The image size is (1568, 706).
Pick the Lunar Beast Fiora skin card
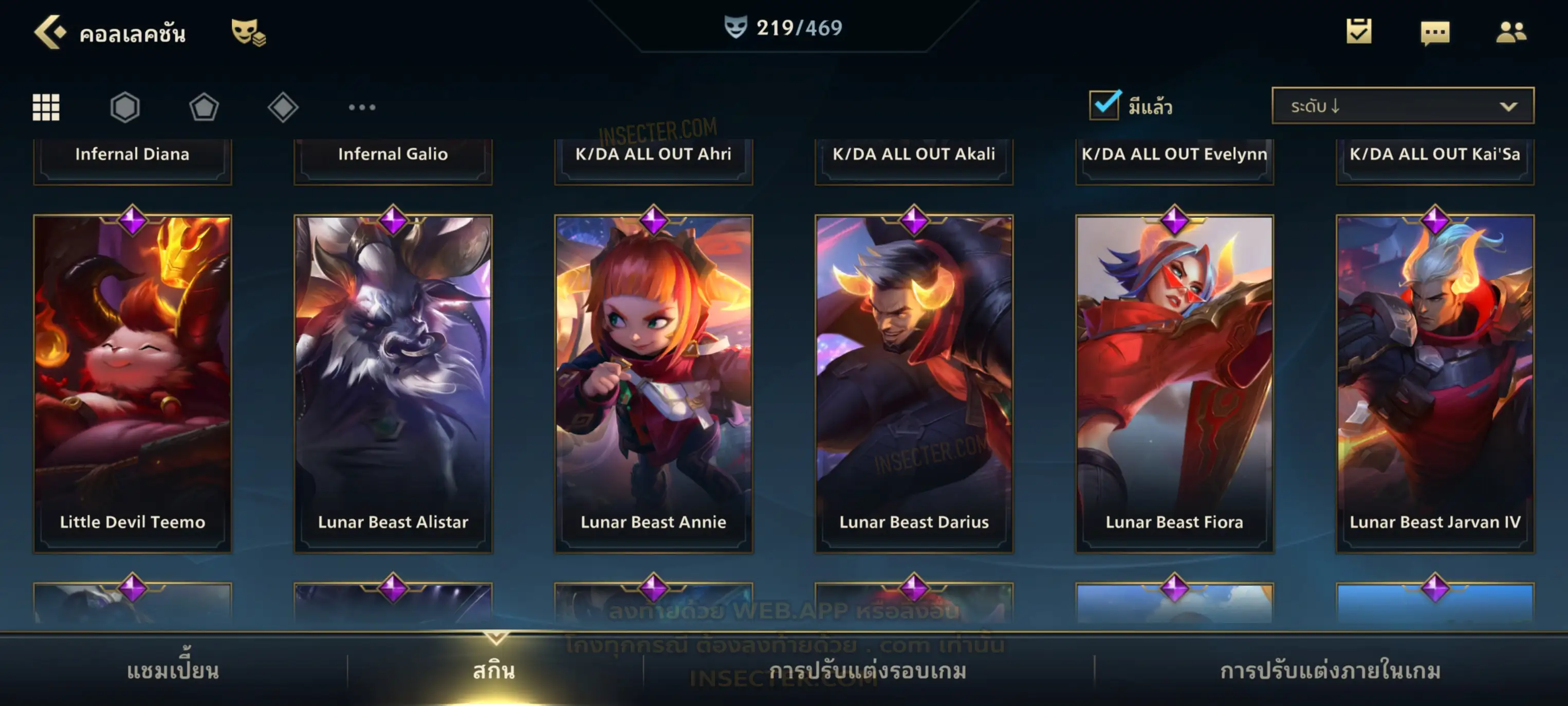[x=1175, y=384]
